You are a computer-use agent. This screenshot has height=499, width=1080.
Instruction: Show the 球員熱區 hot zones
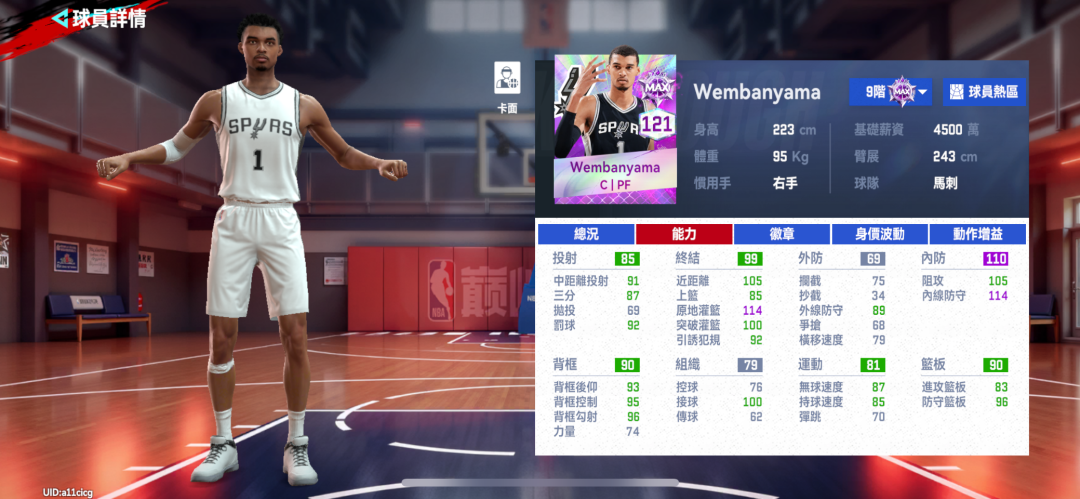(x=984, y=92)
